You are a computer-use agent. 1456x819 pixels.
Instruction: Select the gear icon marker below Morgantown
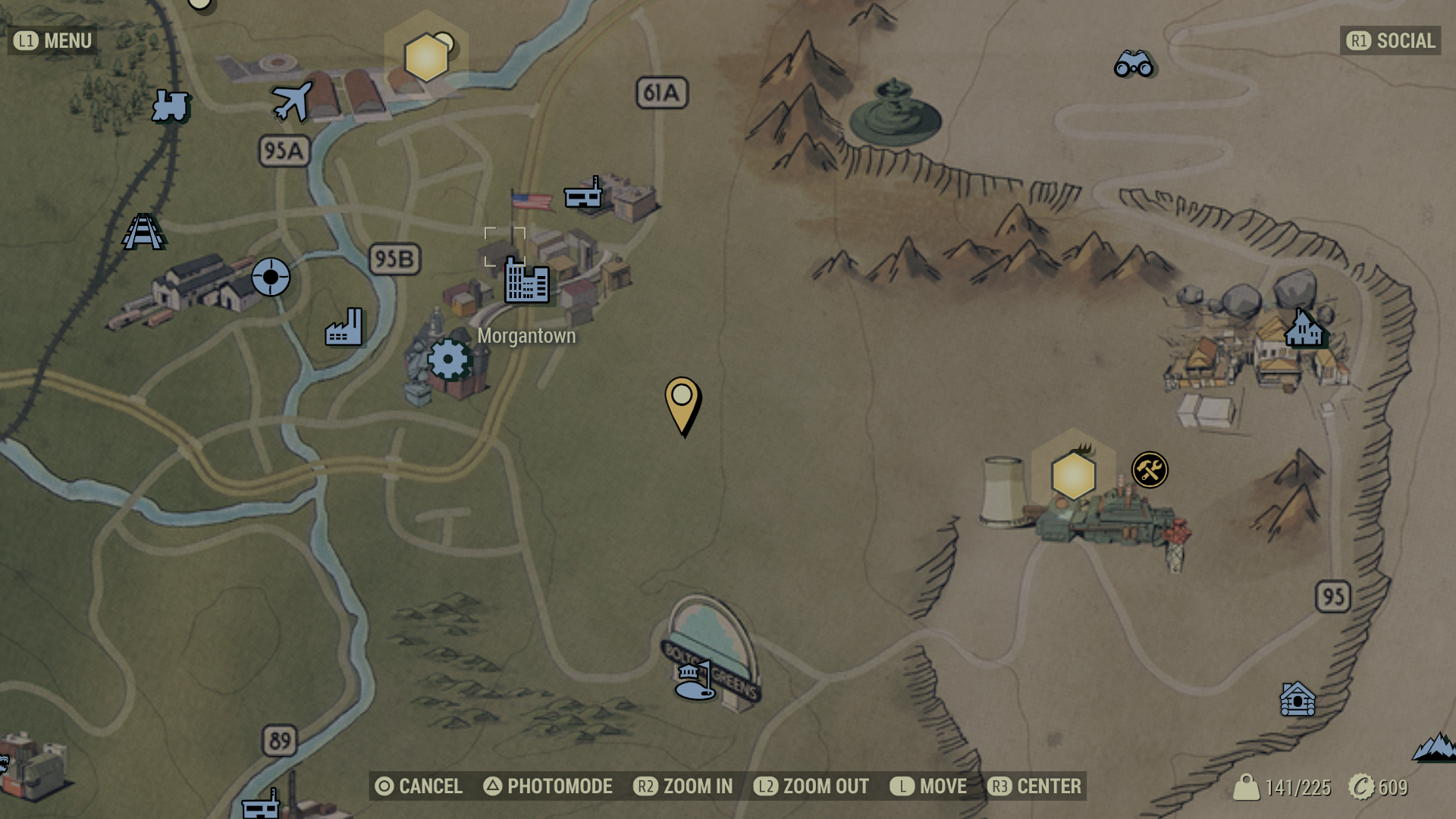[449, 359]
